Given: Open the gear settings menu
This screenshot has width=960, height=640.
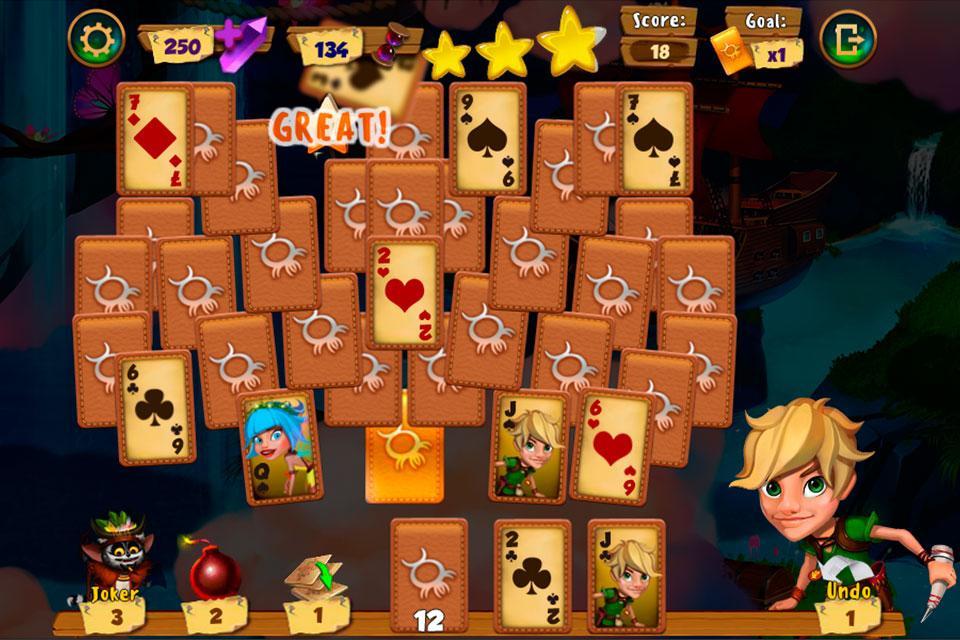Looking at the screenshot, I should 96,39.
